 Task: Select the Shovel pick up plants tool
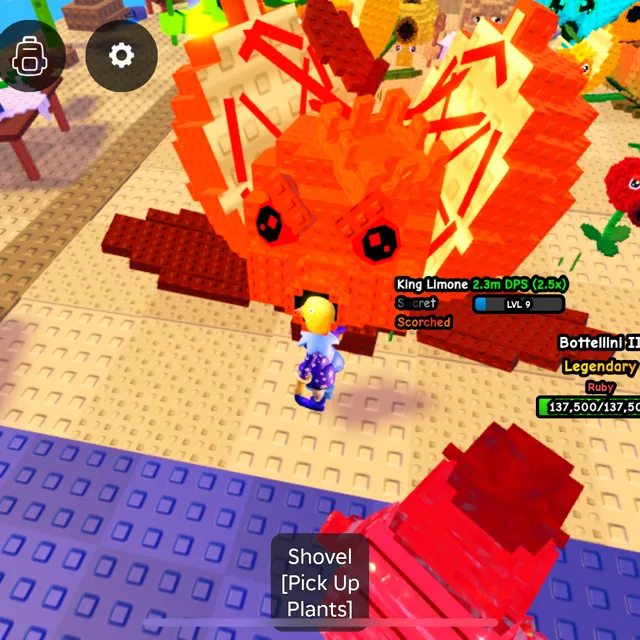click(320, 582)
